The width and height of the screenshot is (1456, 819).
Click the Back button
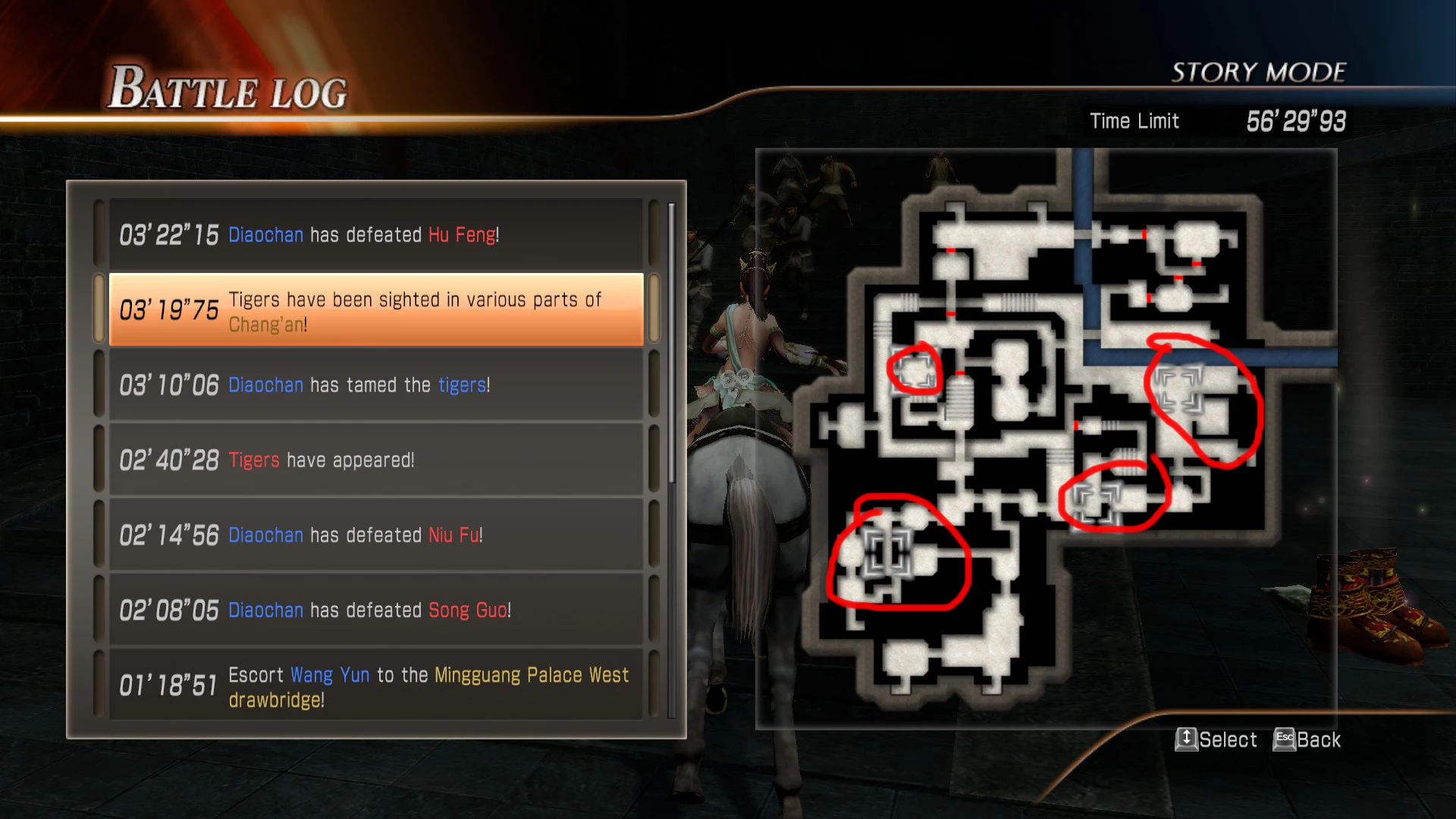tap(1318, 741)
